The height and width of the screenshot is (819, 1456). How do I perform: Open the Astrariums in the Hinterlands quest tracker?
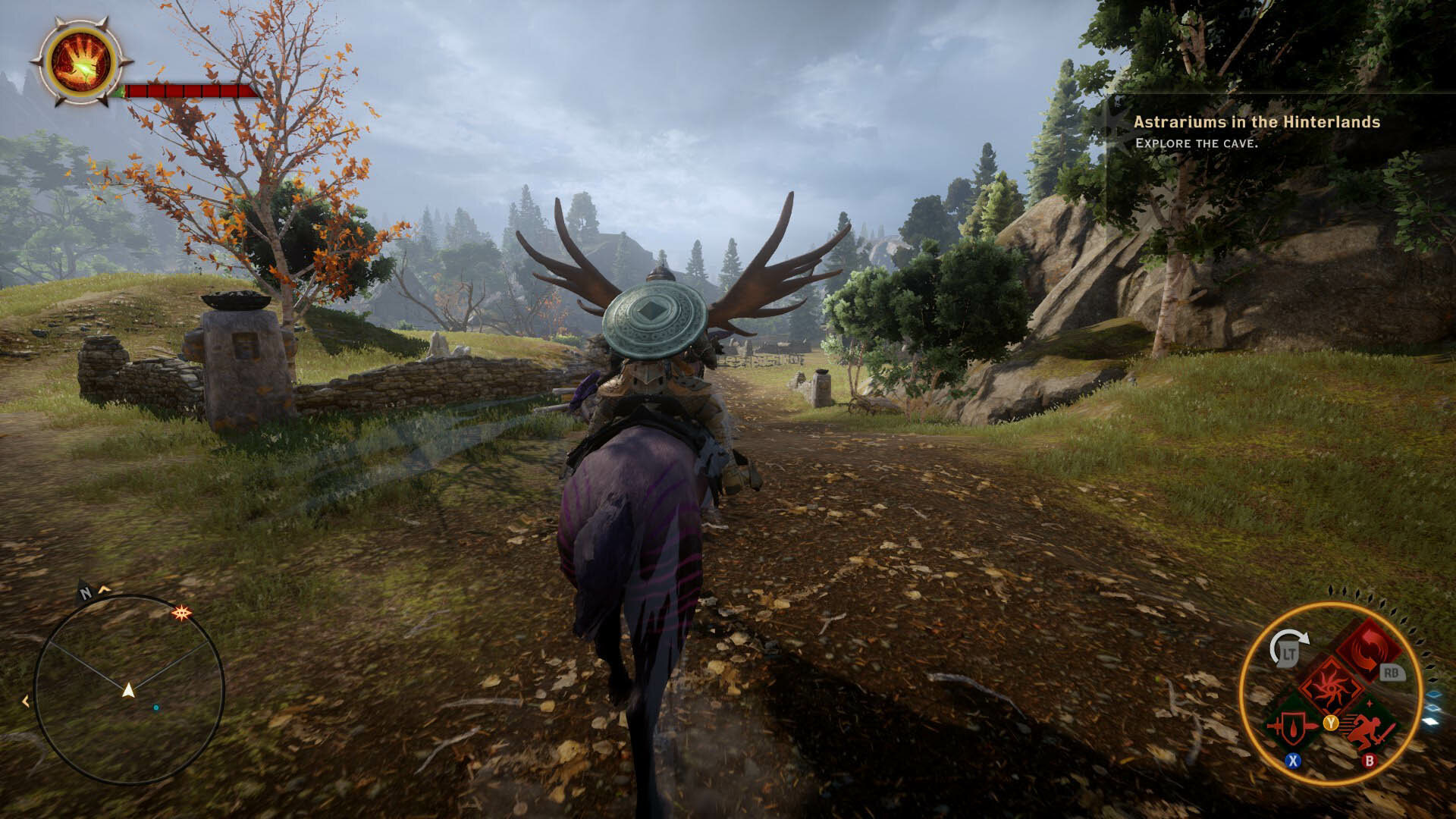click(x=1256, y=122)
